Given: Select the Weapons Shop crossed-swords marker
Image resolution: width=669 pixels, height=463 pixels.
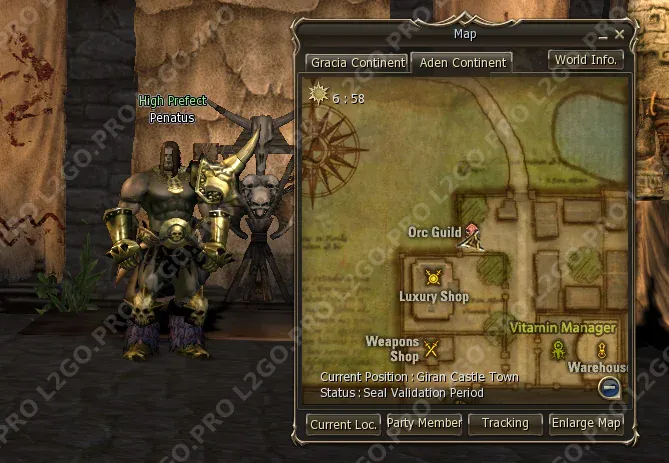Looking at the screenshot, I should (x=432, y=349).
